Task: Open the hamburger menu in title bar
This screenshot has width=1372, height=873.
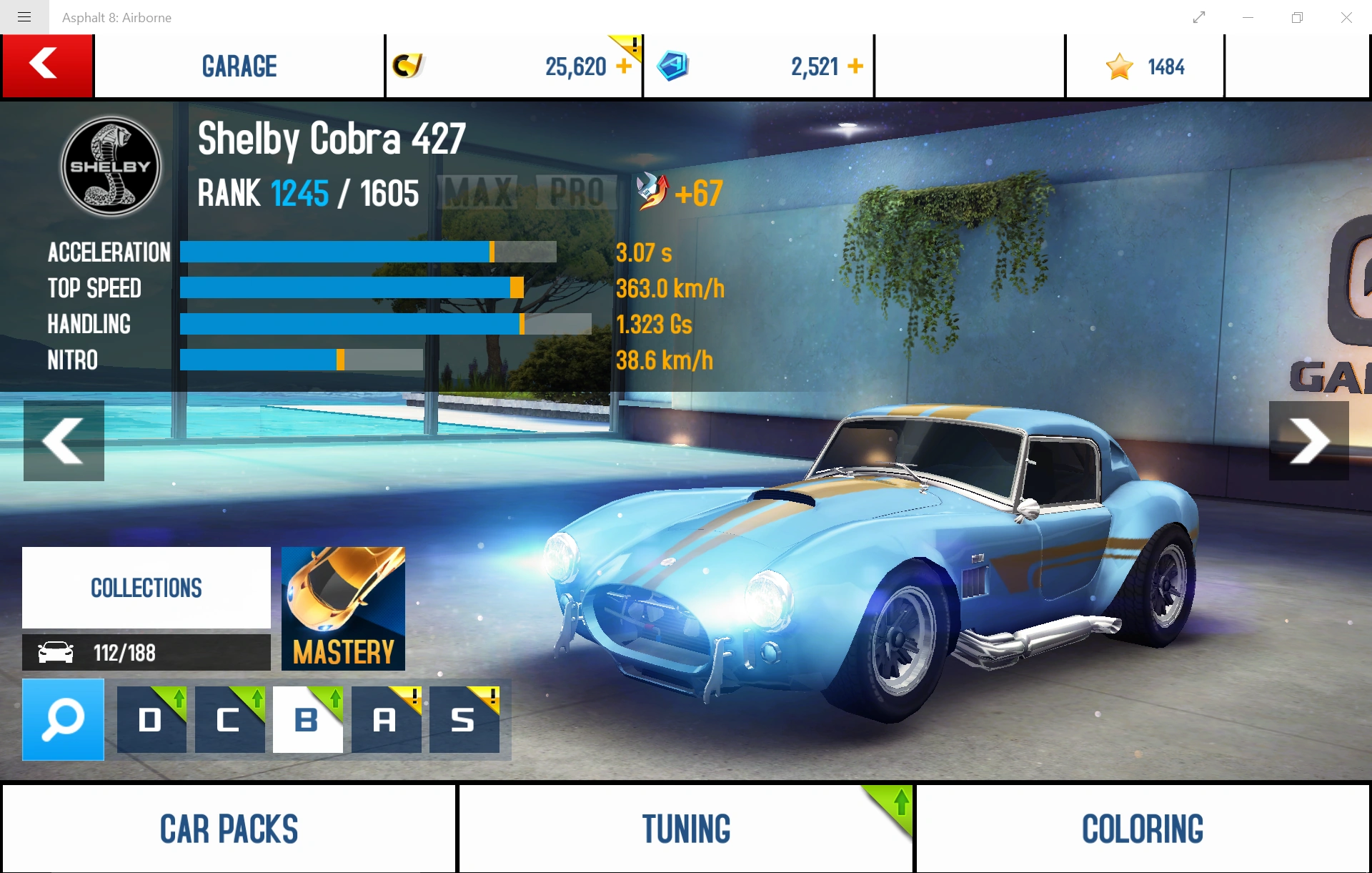Action: [x=24, y=17]
